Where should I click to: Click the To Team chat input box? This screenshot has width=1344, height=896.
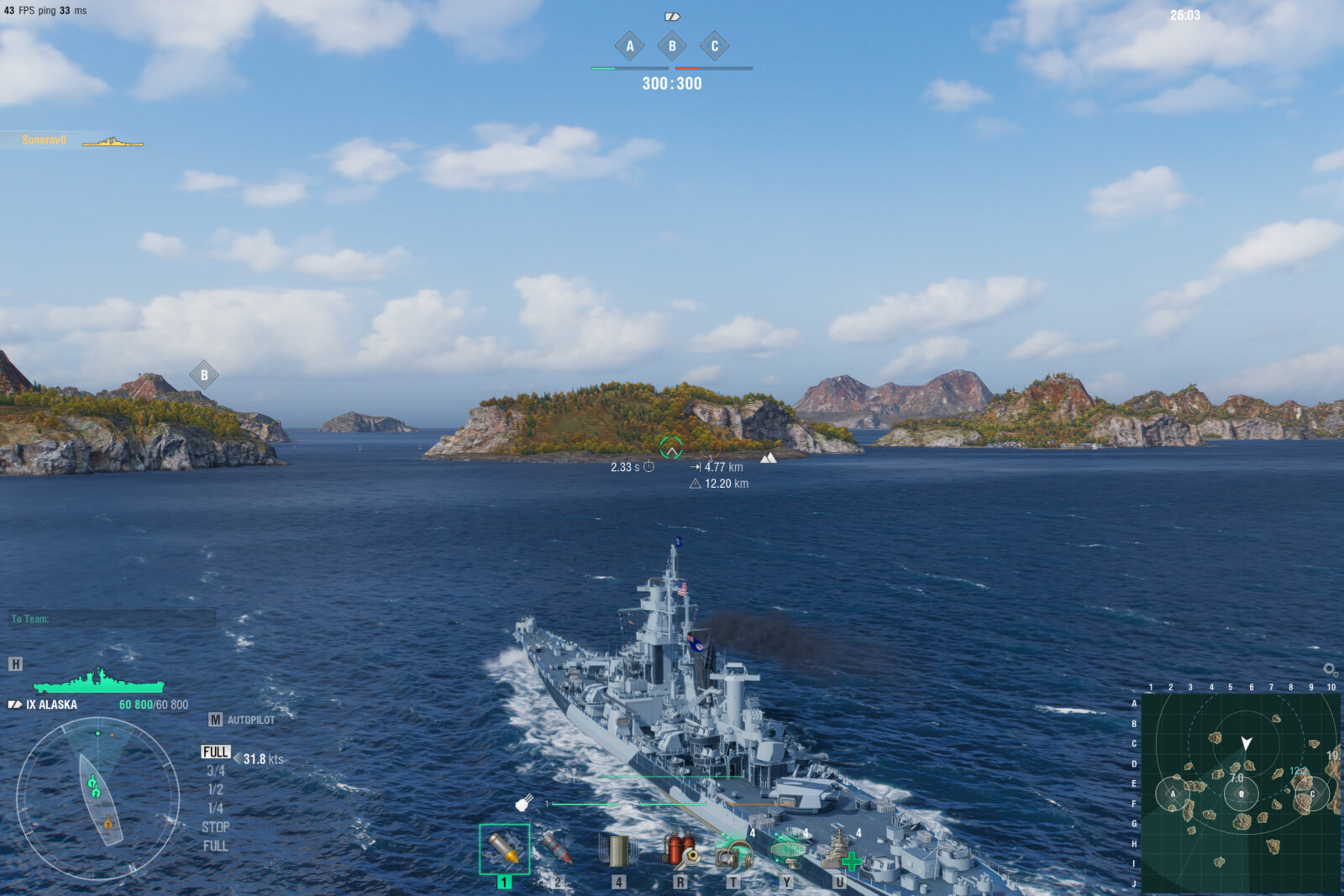point(113,619)
